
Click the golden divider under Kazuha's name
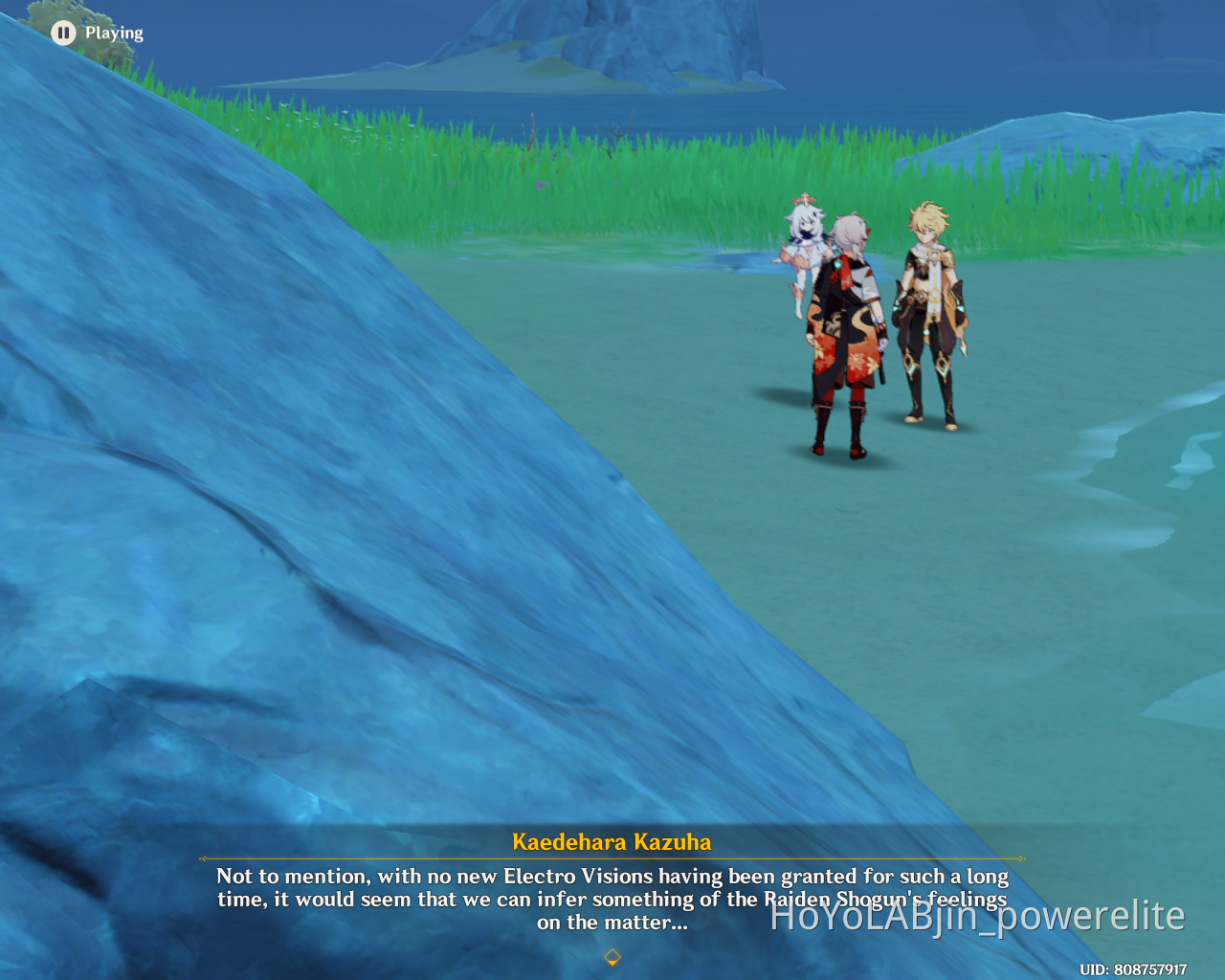[x=612, y=857]
